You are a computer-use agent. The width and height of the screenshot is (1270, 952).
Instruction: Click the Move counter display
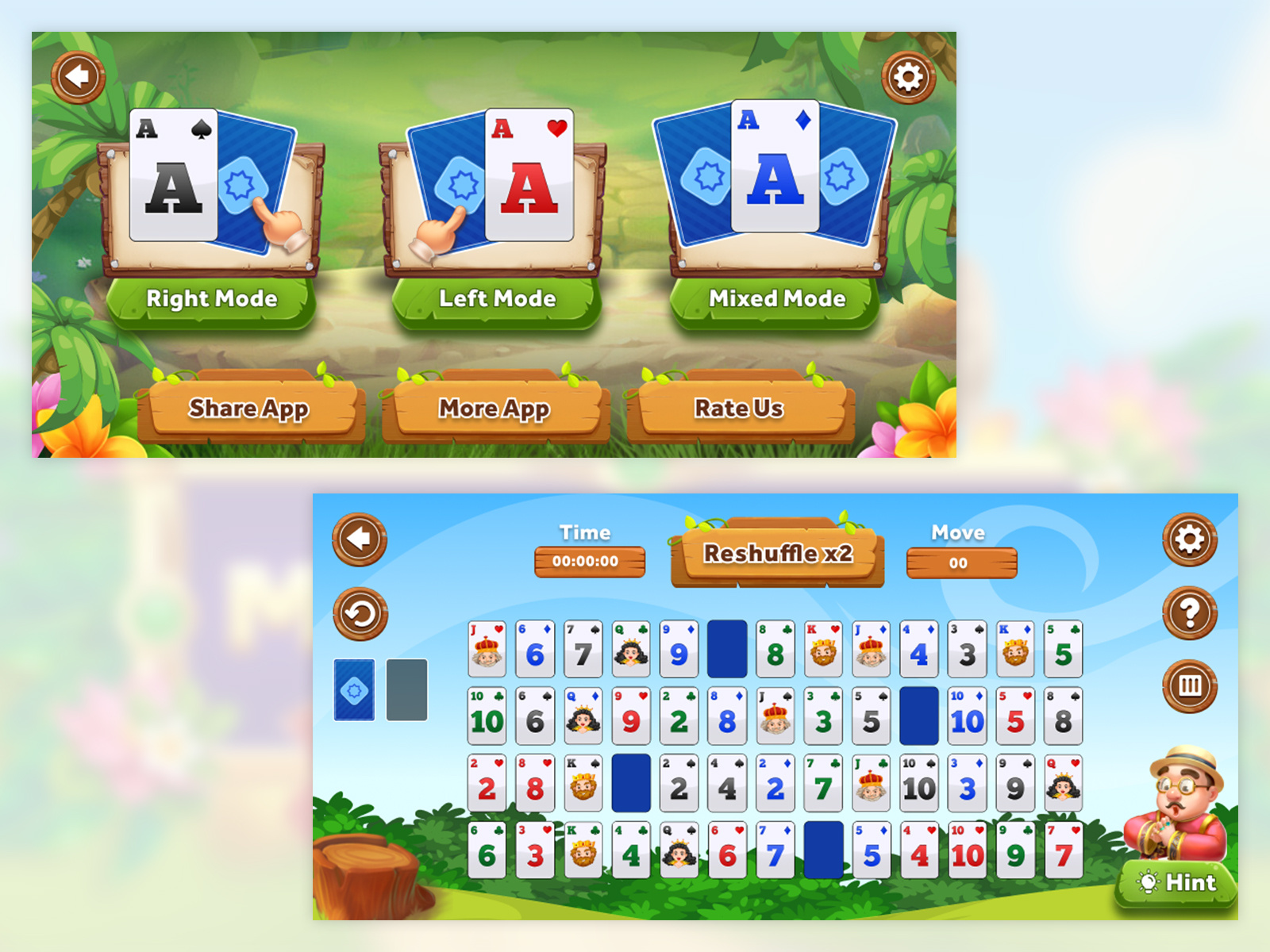coord(960,563)
